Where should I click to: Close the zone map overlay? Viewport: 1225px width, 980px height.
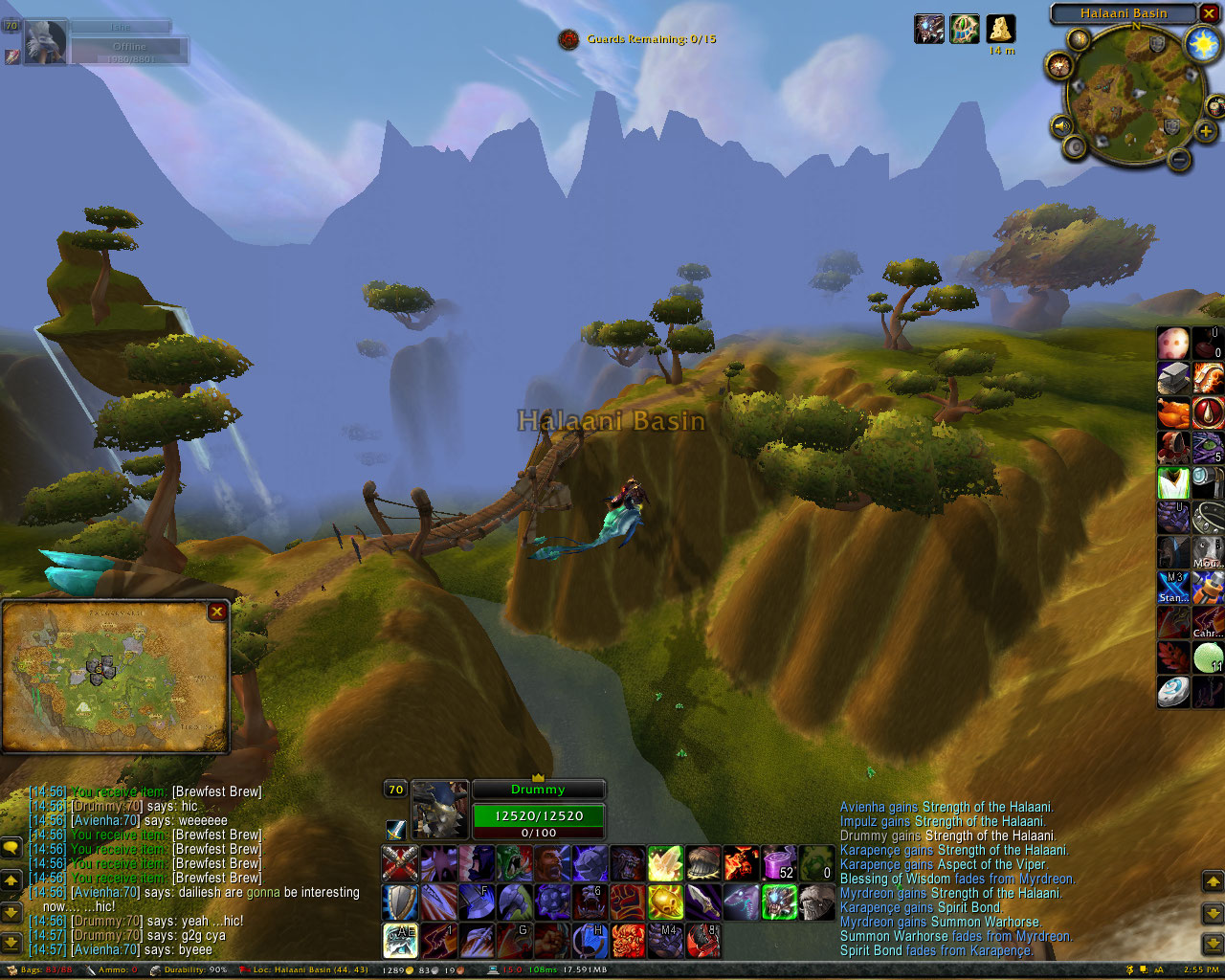pos(217,612)
